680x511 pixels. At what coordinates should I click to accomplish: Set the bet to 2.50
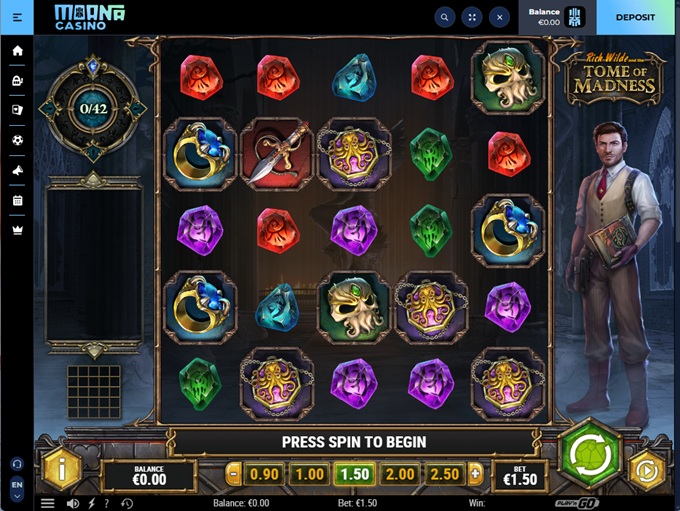click(444, 474)
